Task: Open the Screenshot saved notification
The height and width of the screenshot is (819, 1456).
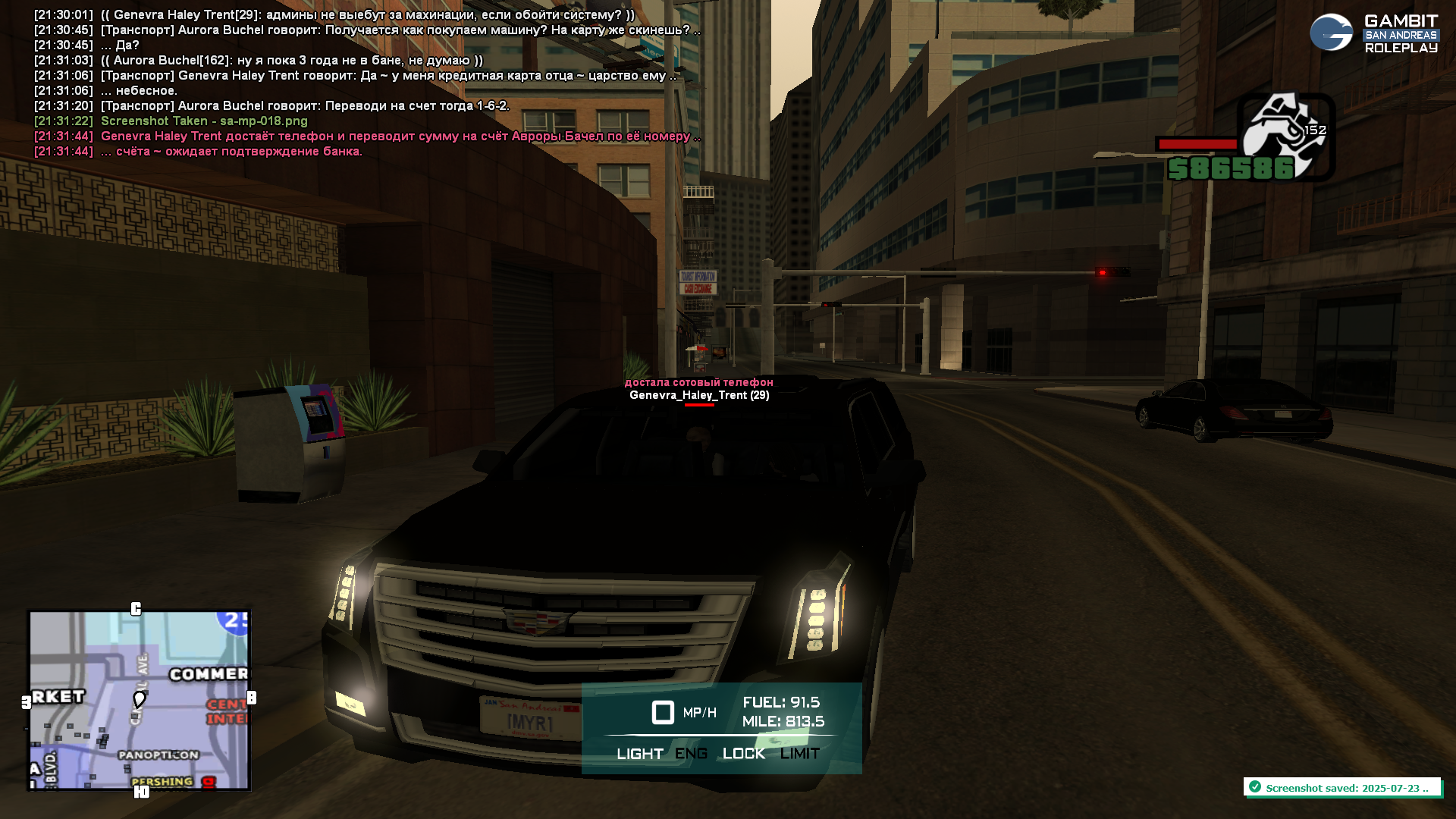Action: (x=1341, y=788)
